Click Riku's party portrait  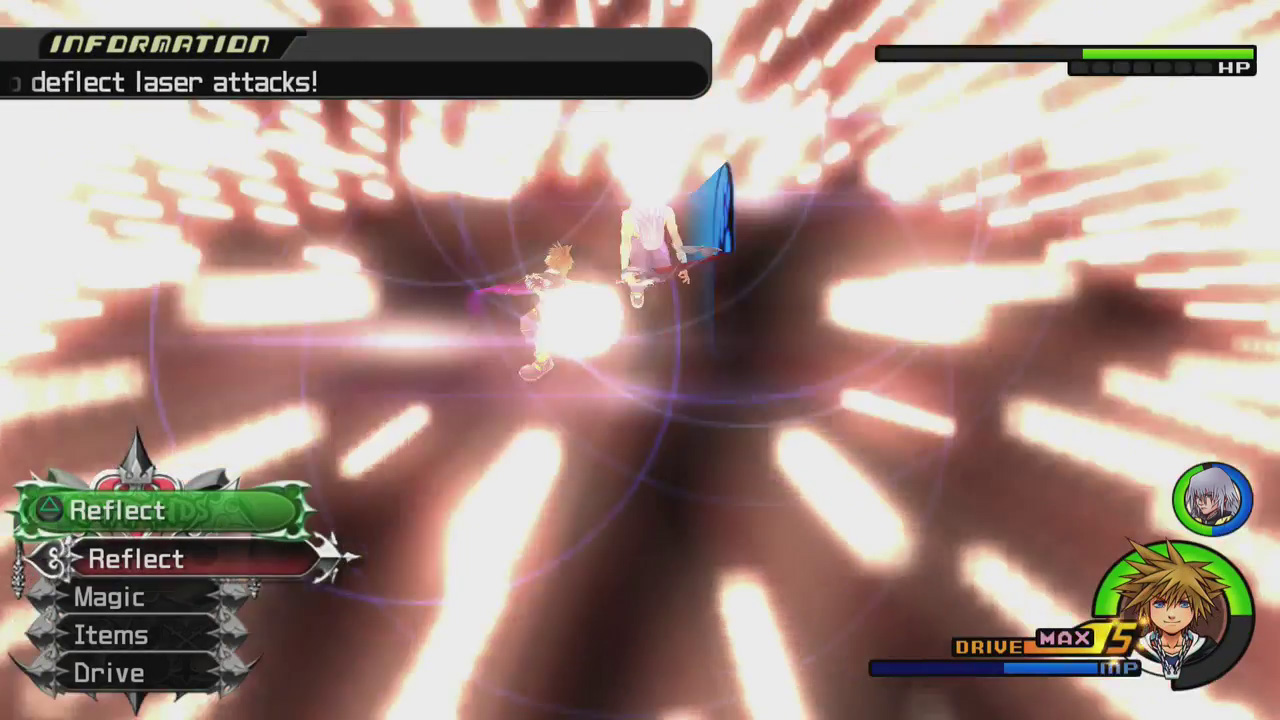[1212, 498]
